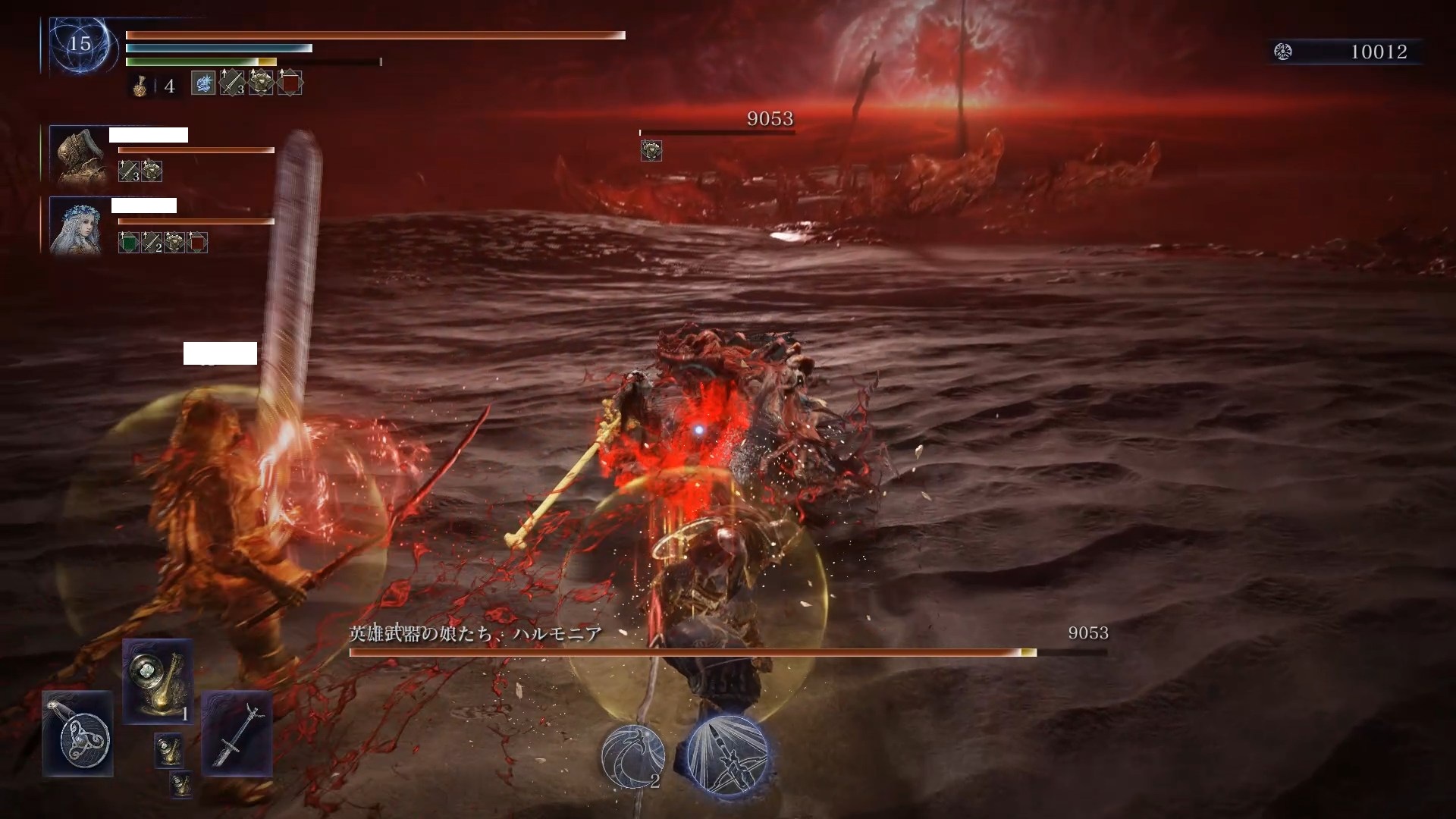Trigger the glowing sword ultimate art icon
The image size is (1456, 819).
727,755
